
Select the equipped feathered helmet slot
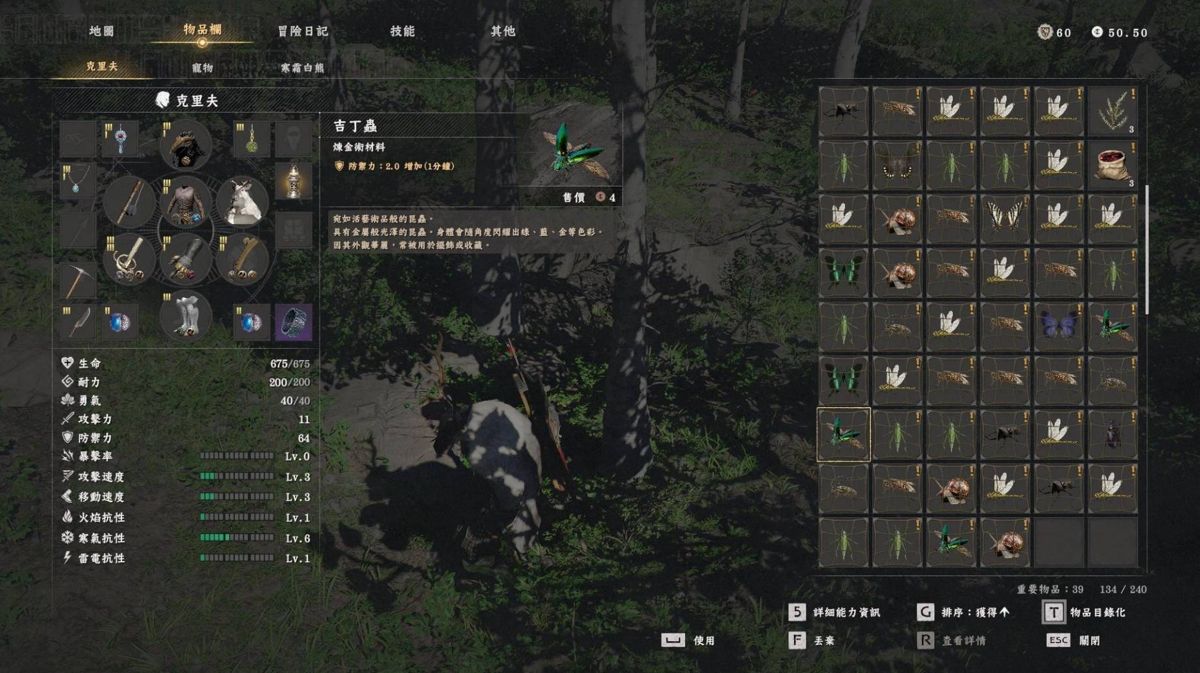click(x=185, y=145)
